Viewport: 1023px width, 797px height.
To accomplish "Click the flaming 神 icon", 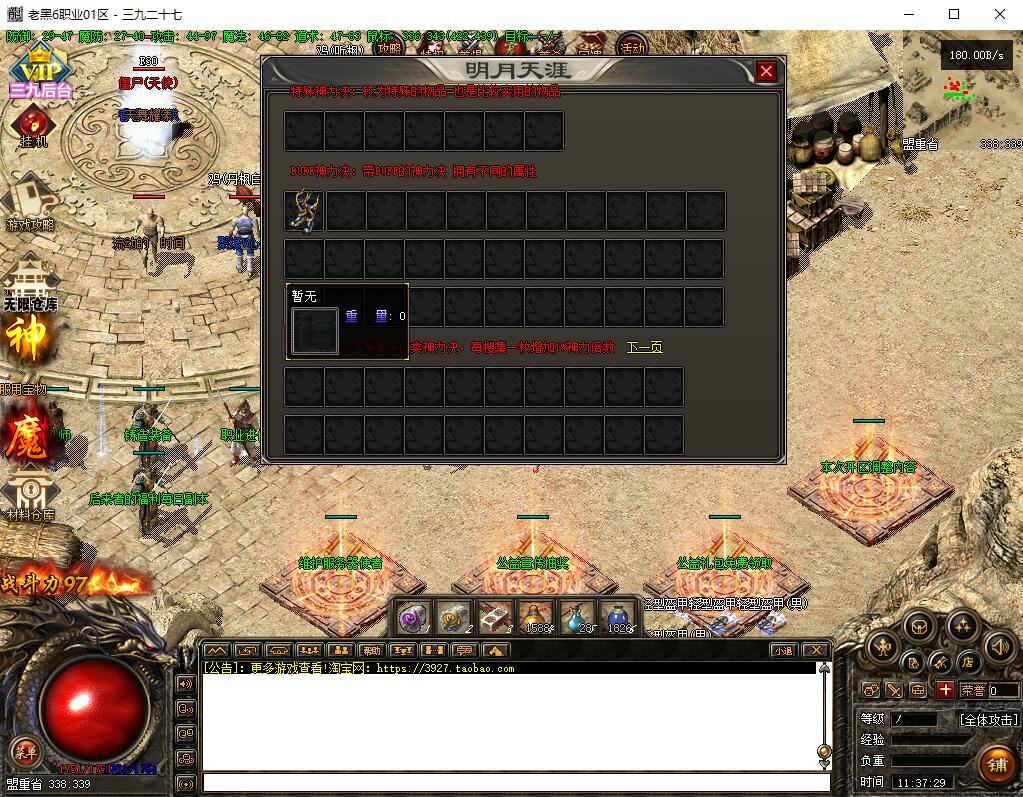I will (x=27, y=340).
